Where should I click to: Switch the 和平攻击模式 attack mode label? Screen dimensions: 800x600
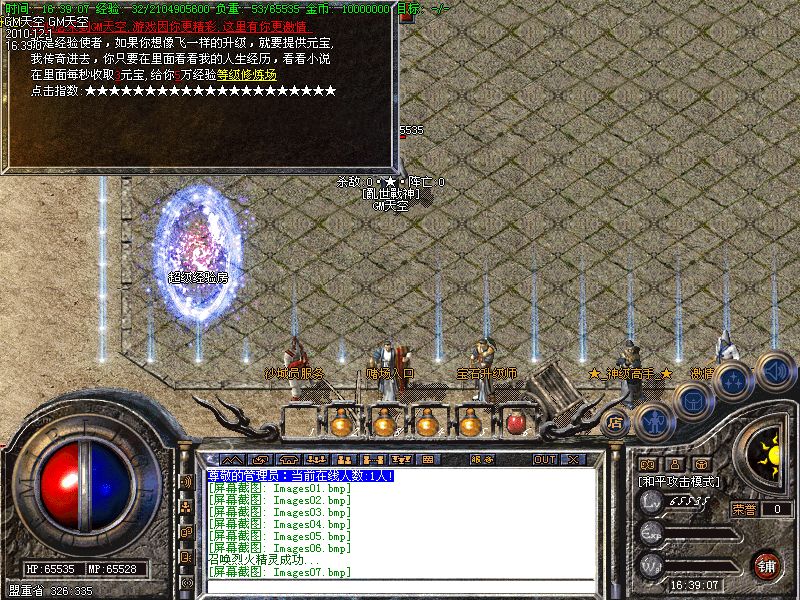coord(680,482)
